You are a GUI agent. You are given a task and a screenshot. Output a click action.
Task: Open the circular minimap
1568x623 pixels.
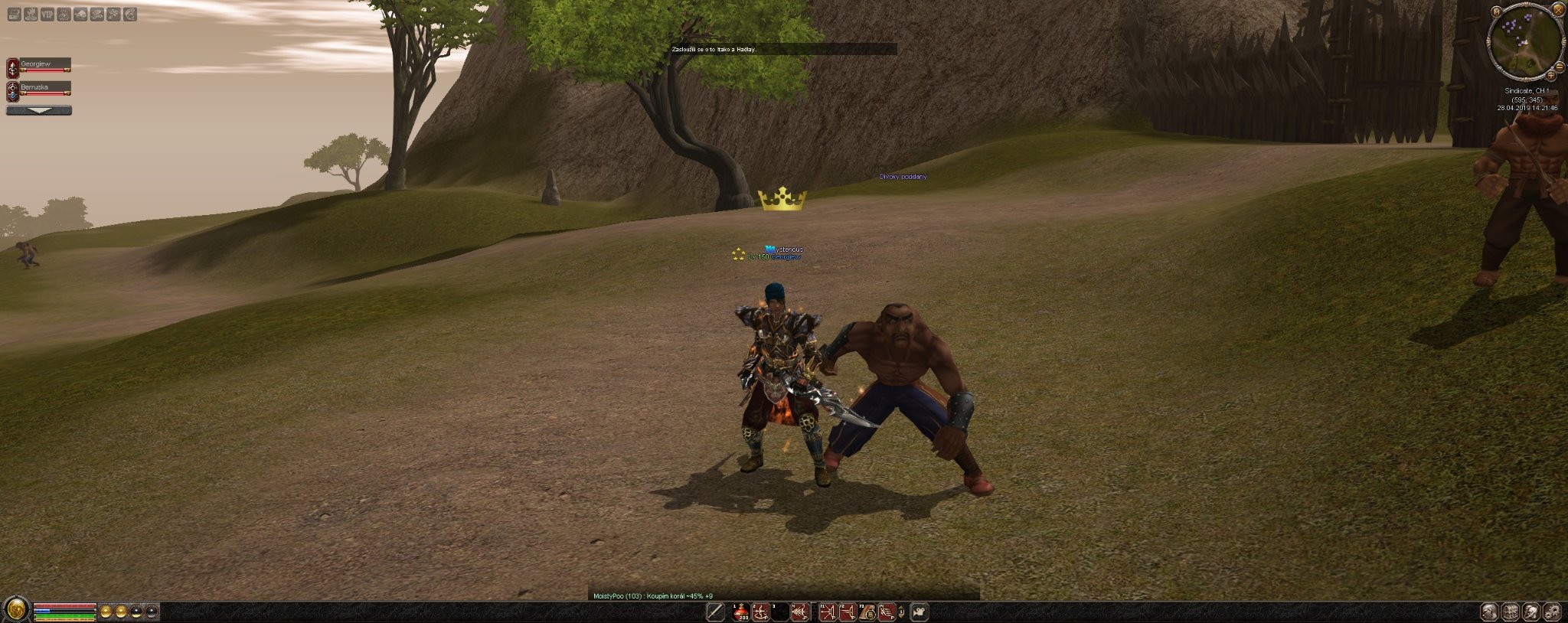pyautogui.click(x=1524, y=42)
